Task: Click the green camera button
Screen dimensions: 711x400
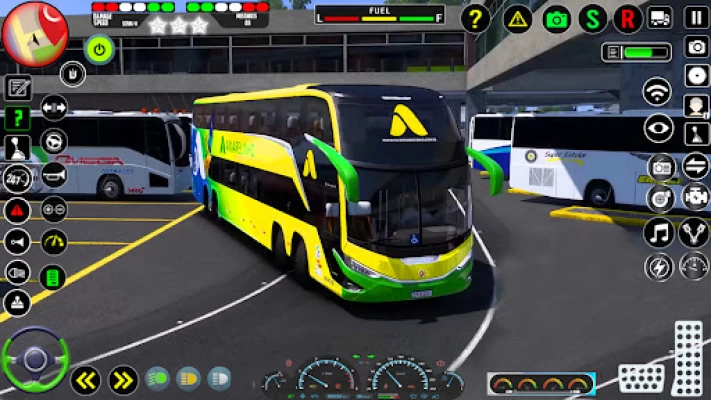Action: [x=557, y=18]
